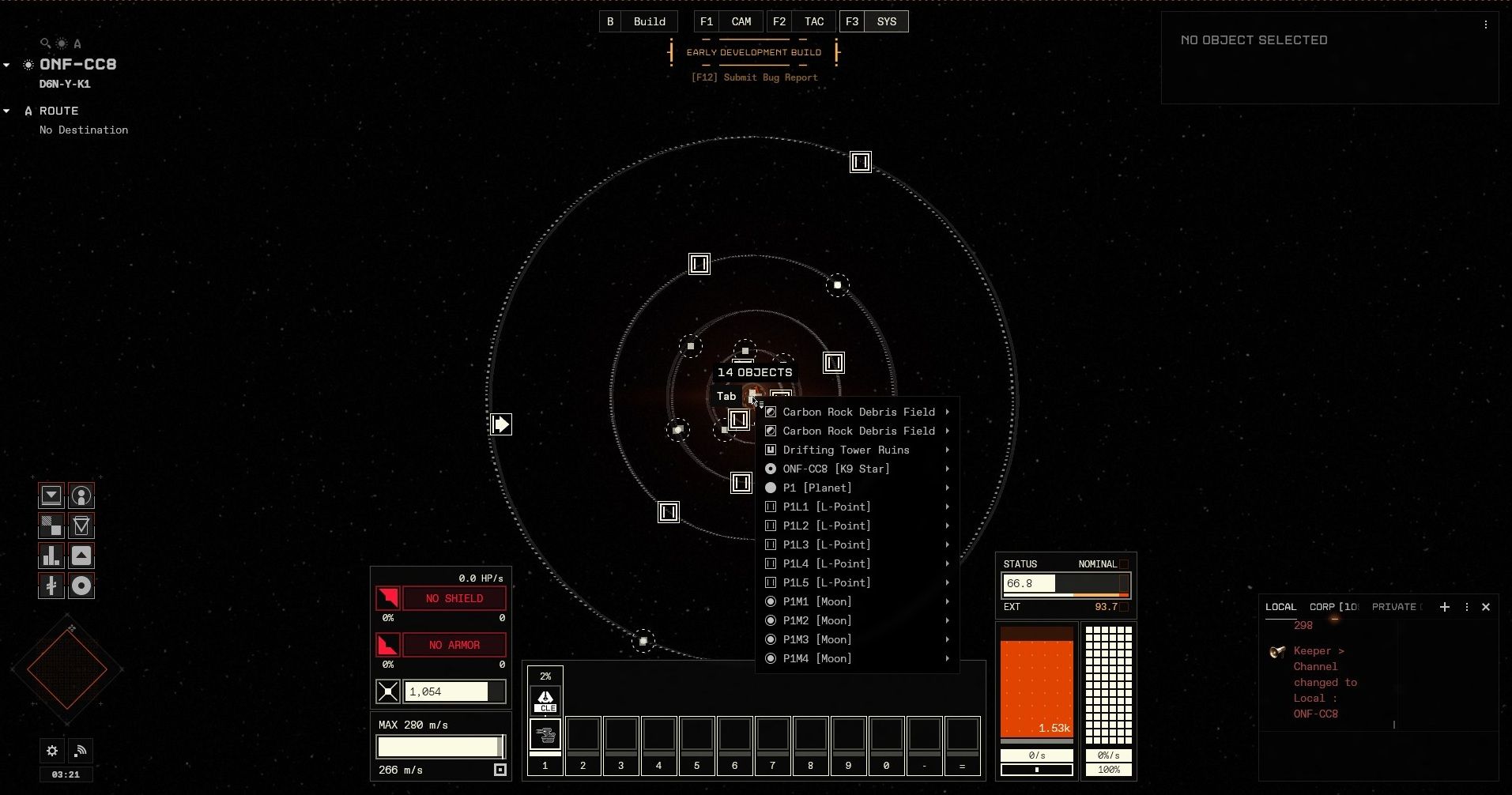This screenshot has width=1512, height=795.
Task: Choose Drifting Tower Ruins from the list
Action: 846,450
